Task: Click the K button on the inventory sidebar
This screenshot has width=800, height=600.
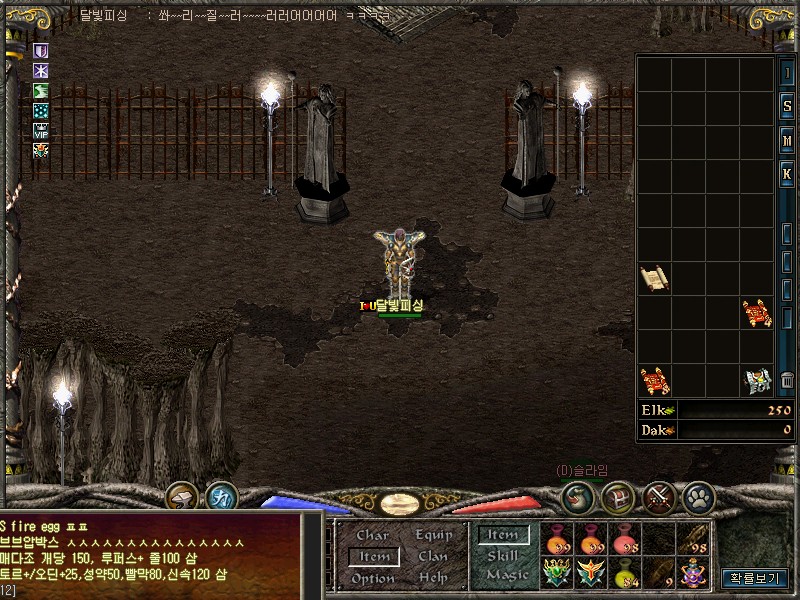Action: 788,173
